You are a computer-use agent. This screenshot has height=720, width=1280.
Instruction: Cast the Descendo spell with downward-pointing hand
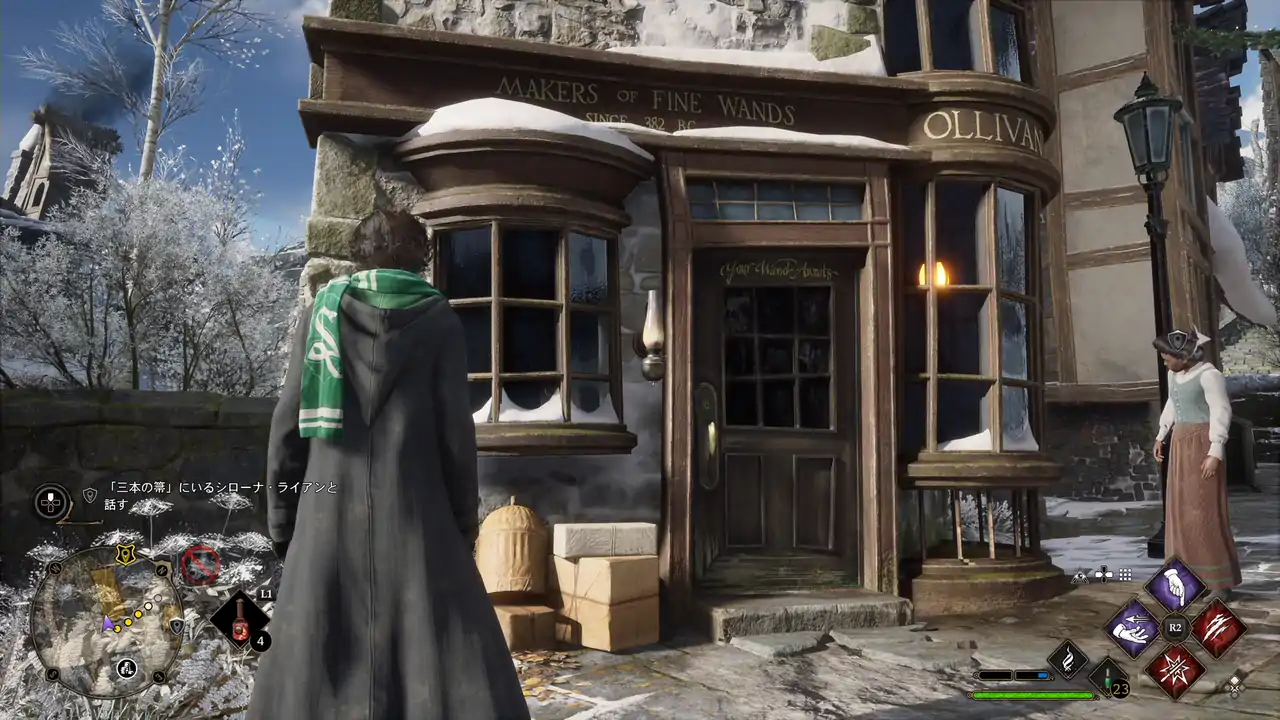tap(1174, 585)
